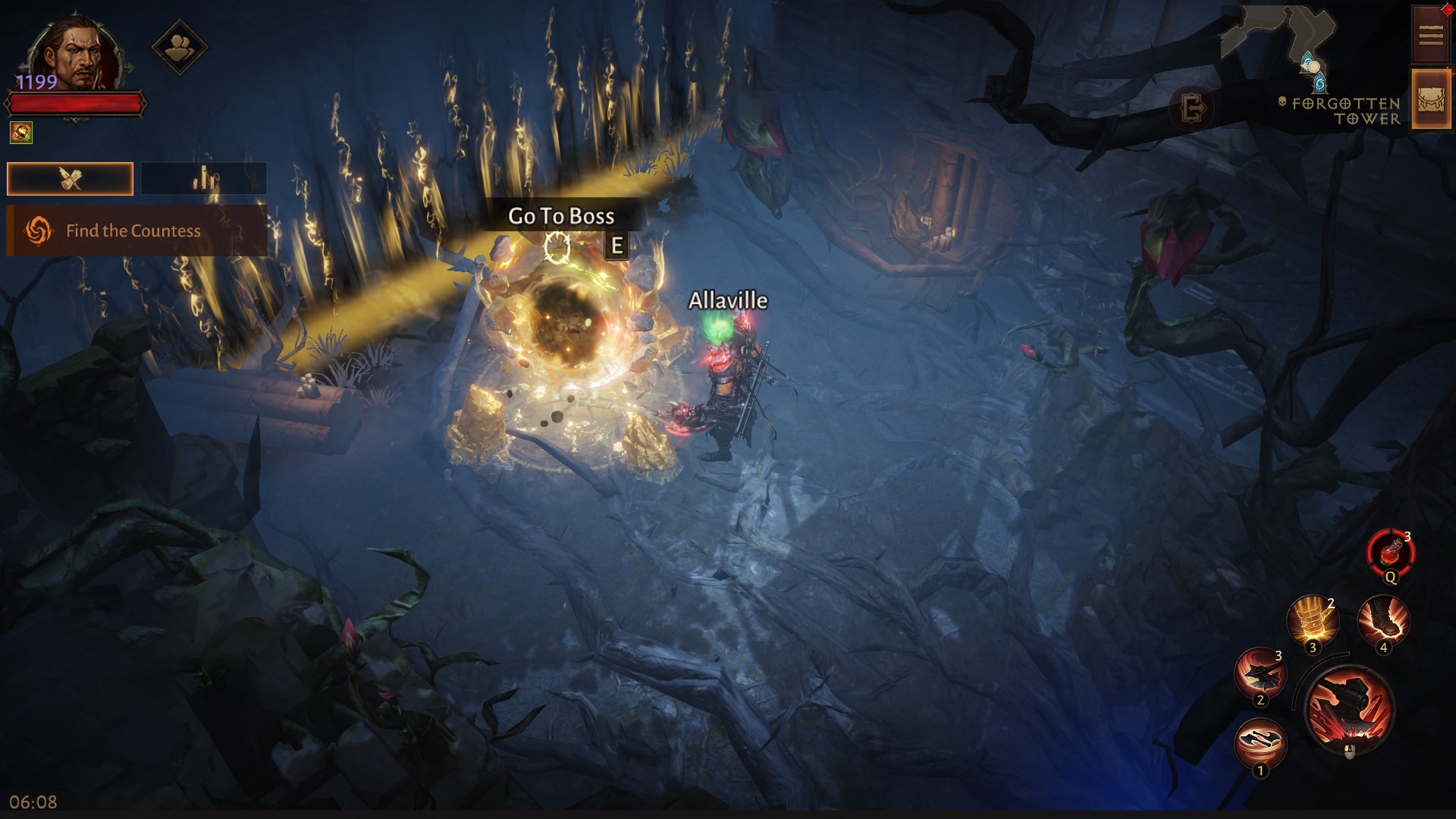The image size is (1456, 819).
Task: Activate skill slot 2 axe ability
Action: pos(1260,672)
